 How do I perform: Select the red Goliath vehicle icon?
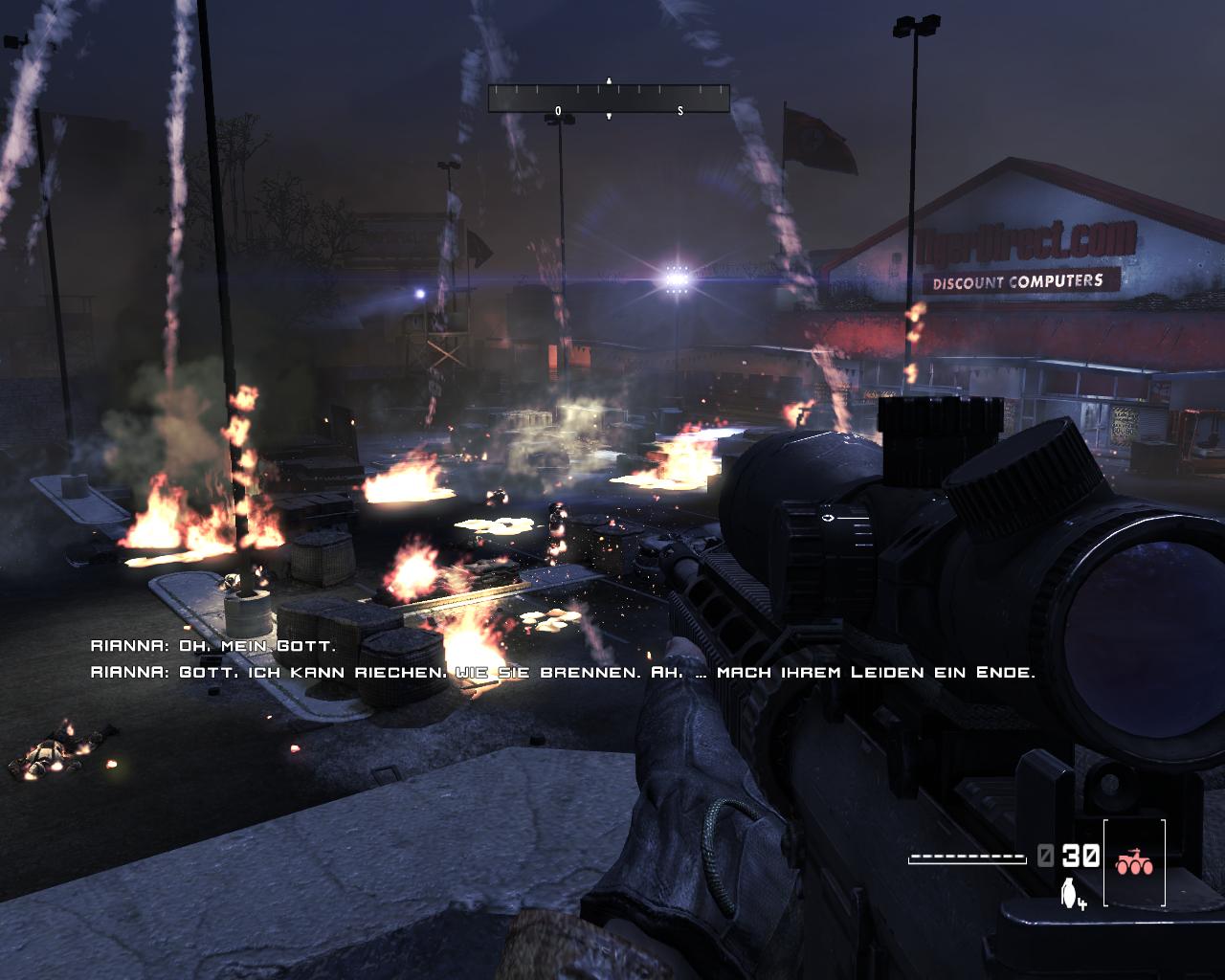pyautogui.click(x=1134, y=862)
